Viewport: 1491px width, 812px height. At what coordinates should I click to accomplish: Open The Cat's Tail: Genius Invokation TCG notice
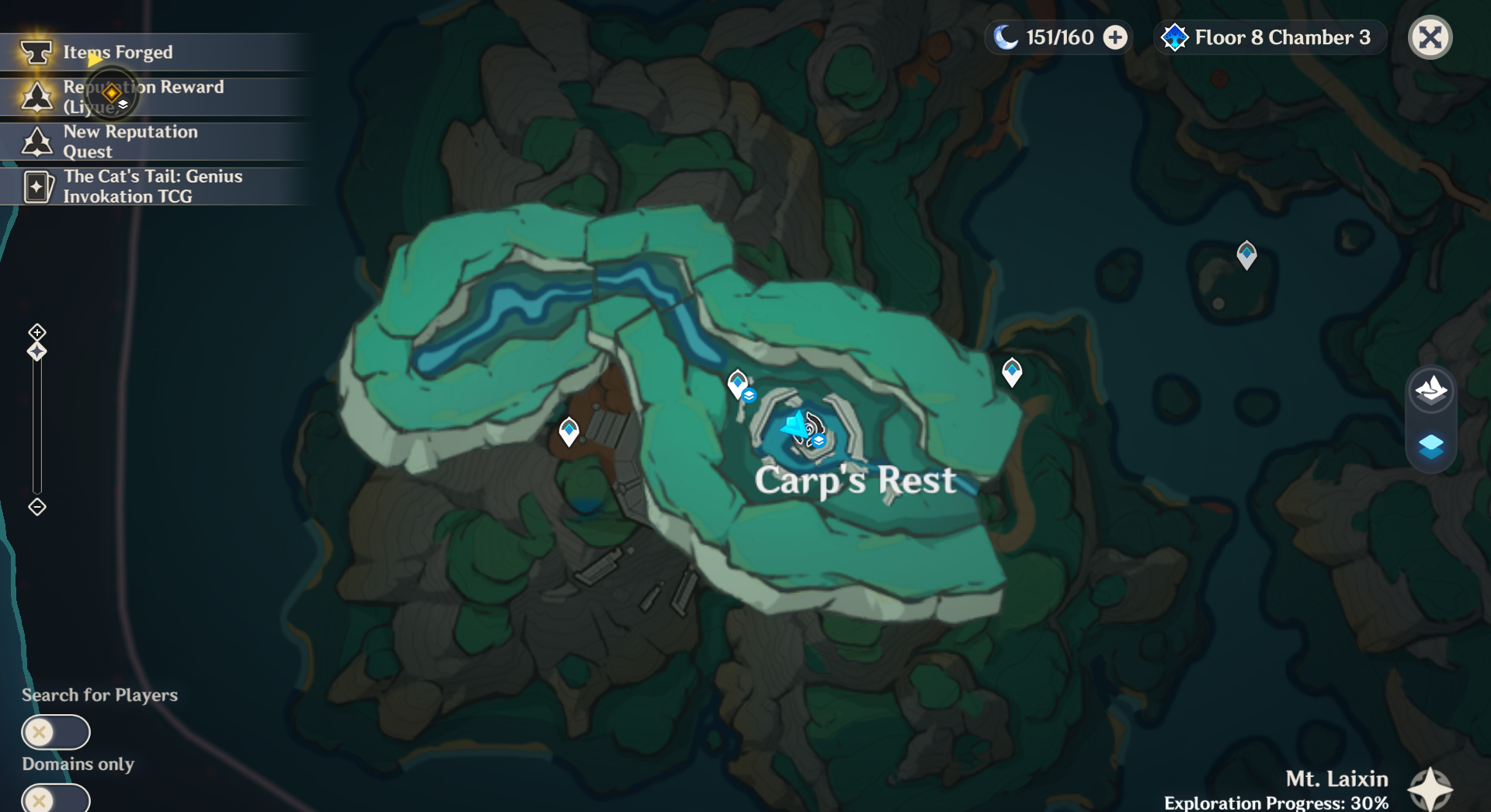pos(36,186)
